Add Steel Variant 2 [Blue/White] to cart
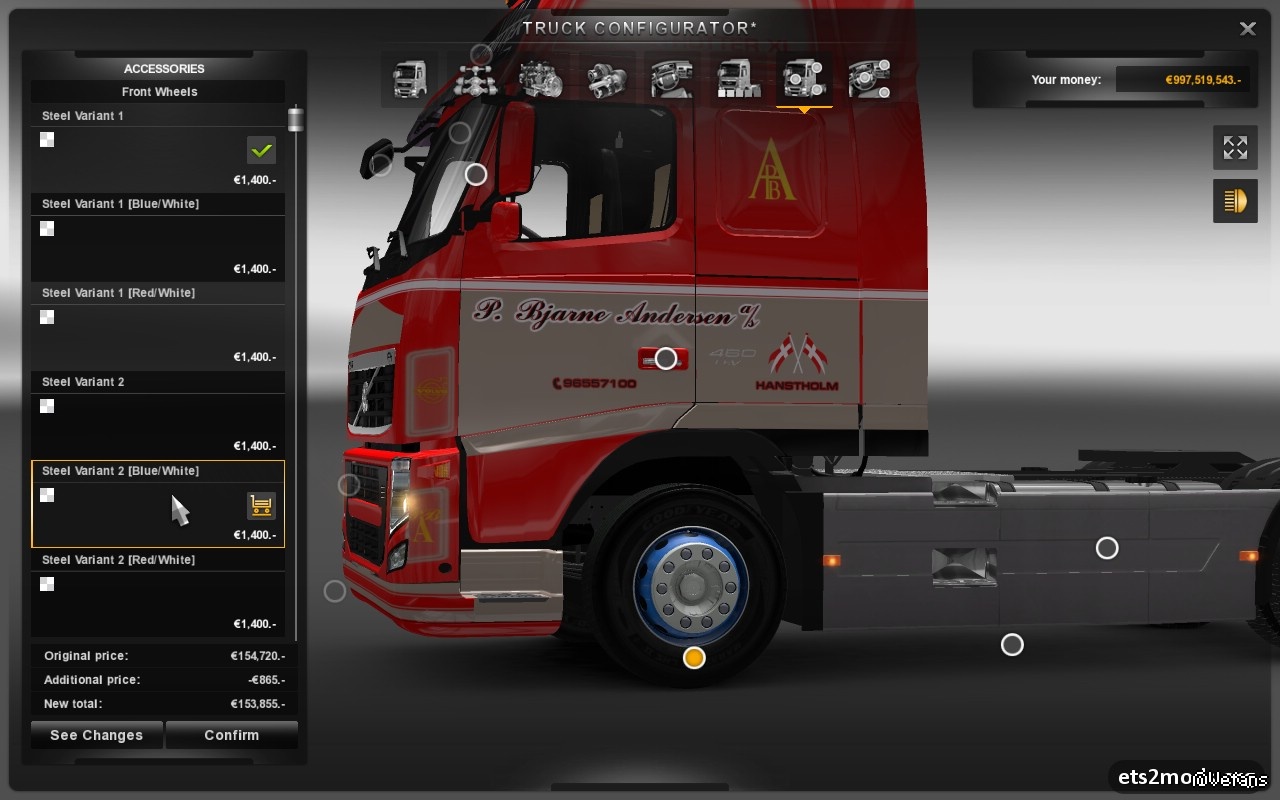Screen dimensions: 1280x800 point(261,506)
